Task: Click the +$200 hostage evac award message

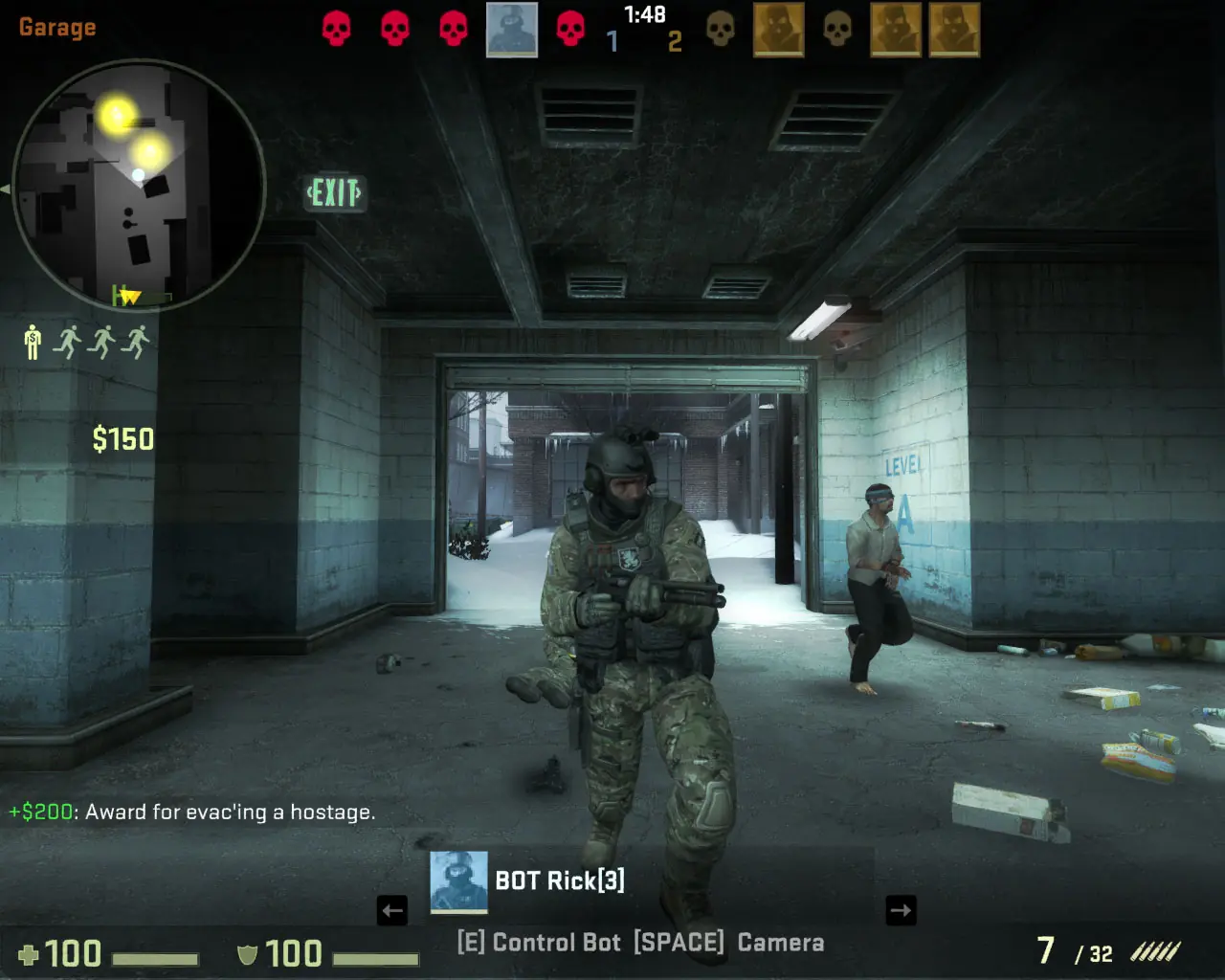Action: point(191,813)
